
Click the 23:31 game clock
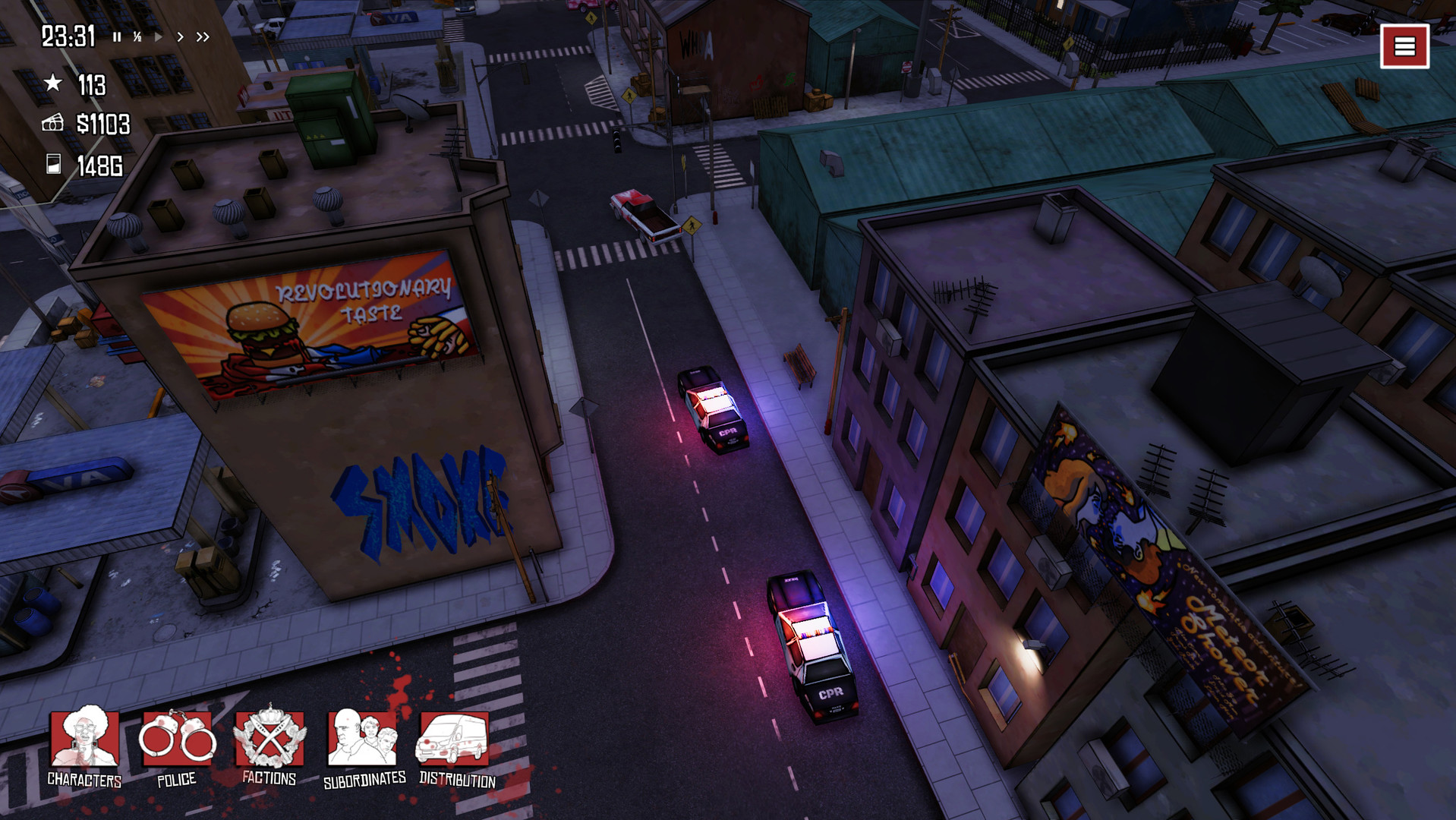pos(67,34)
